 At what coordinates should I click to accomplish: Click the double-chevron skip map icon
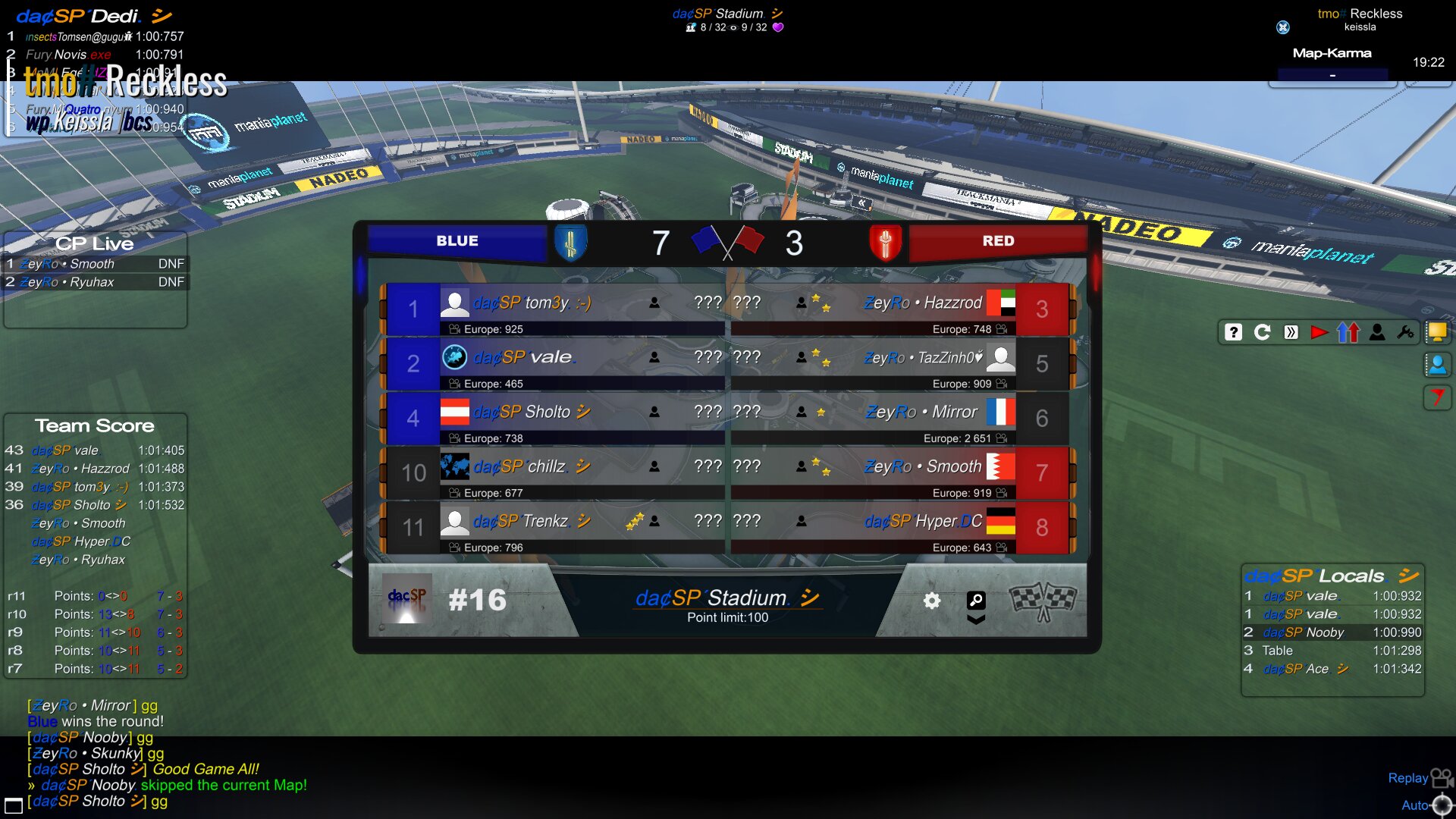[x=1291, y=332]
